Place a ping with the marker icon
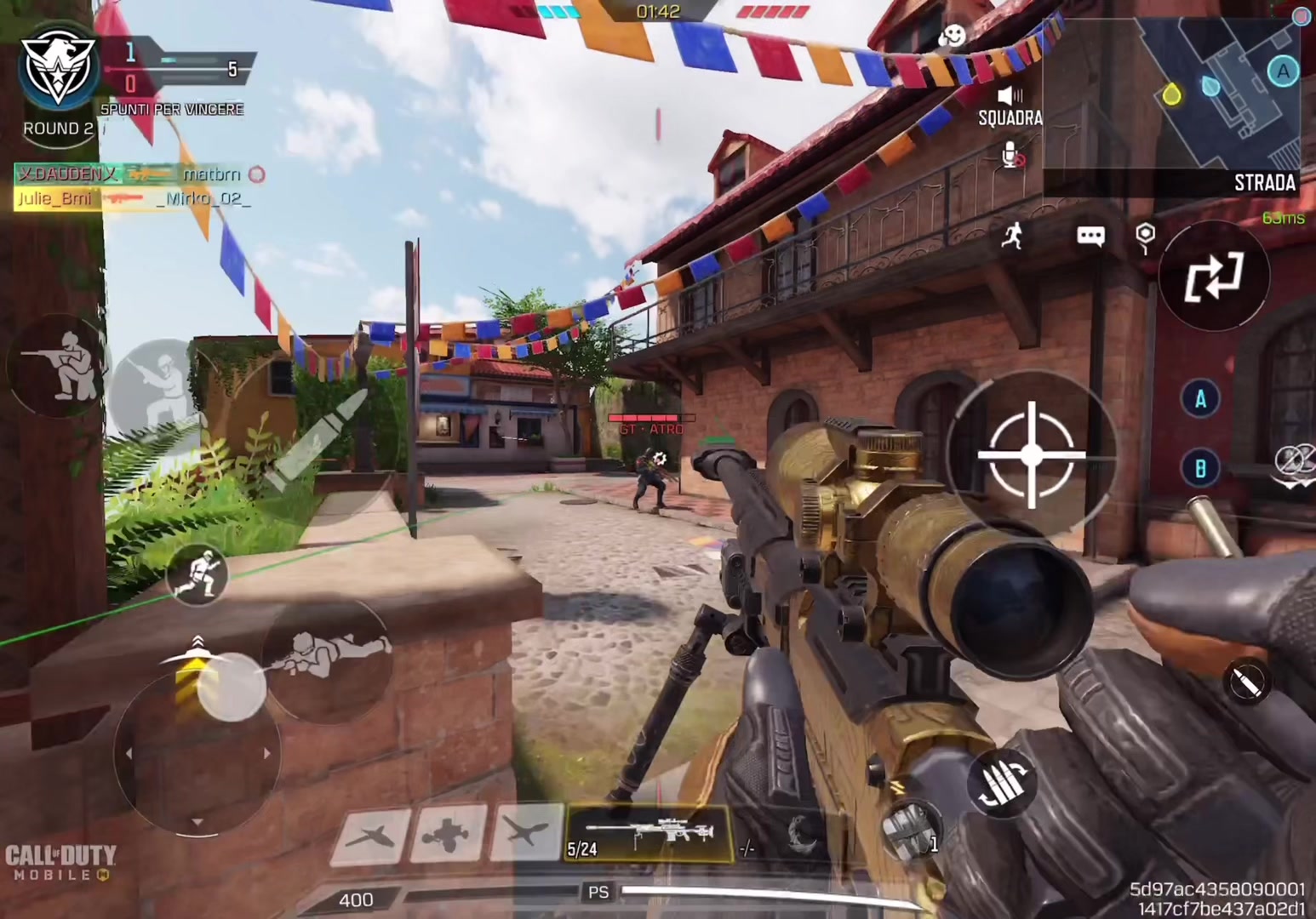 click(x=1146, y=236)
